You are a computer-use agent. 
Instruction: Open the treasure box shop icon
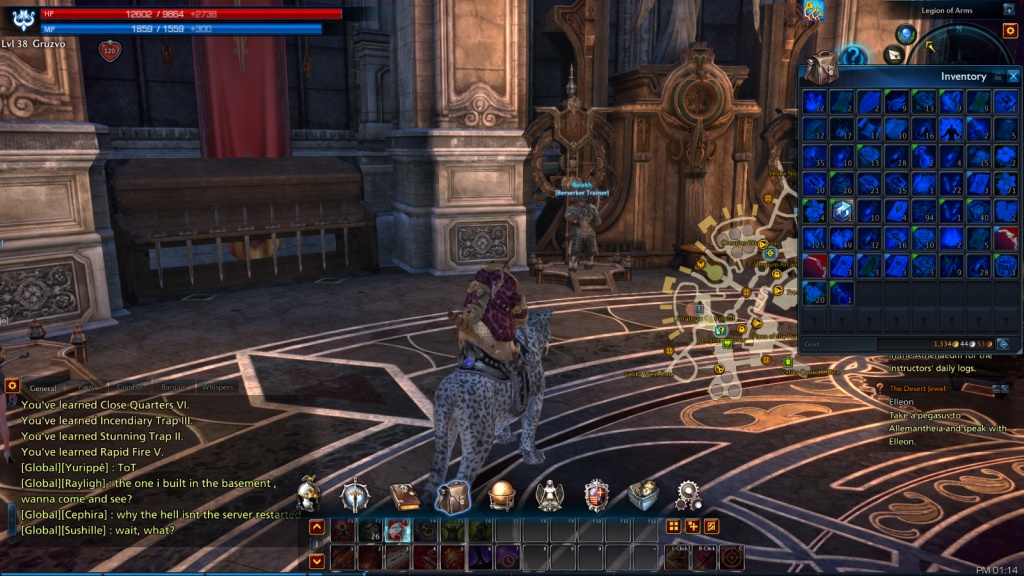point(642,495)
